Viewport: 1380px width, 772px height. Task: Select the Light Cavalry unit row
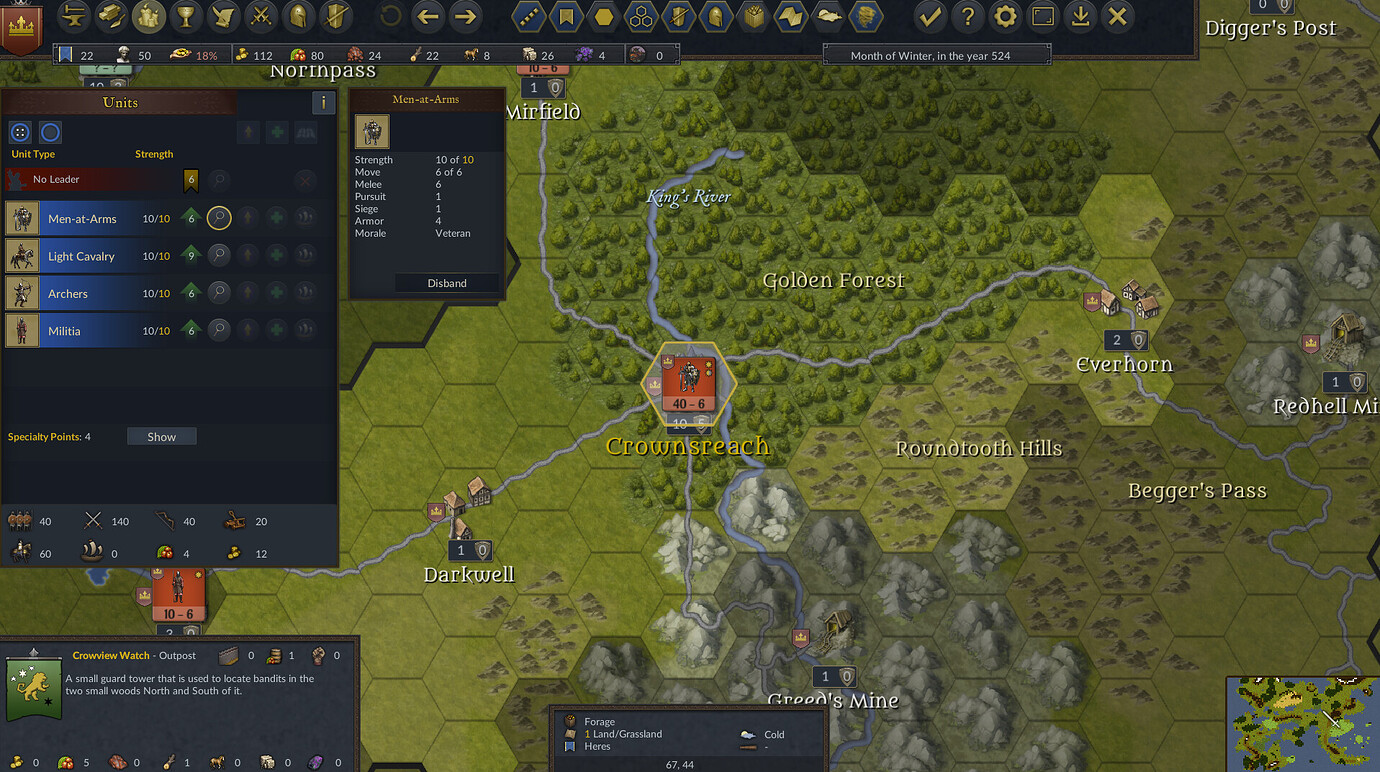coord(81,256)
